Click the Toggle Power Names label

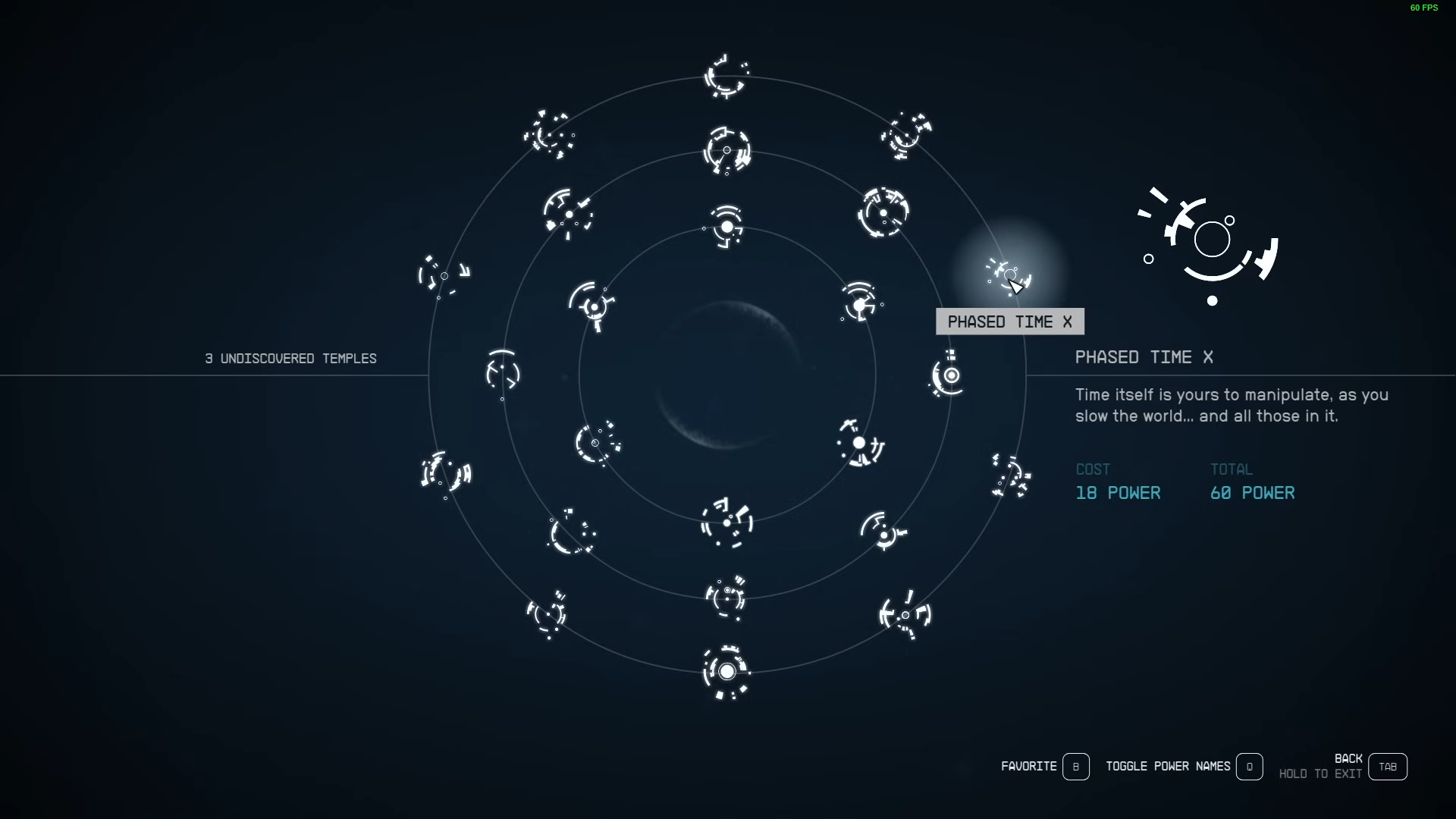click(1169, 767)
